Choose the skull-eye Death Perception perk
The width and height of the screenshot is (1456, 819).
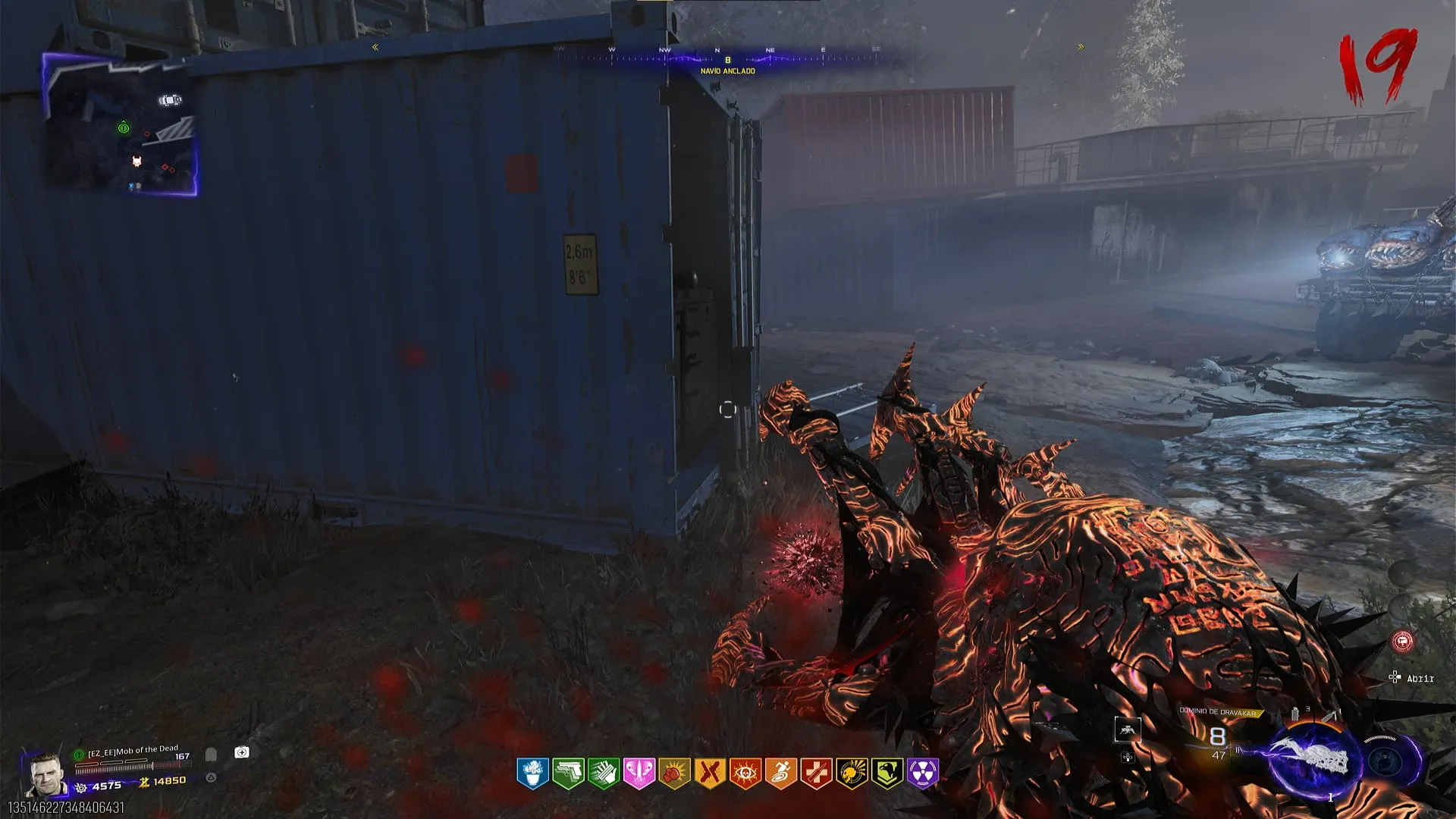[x=745, y=773]
